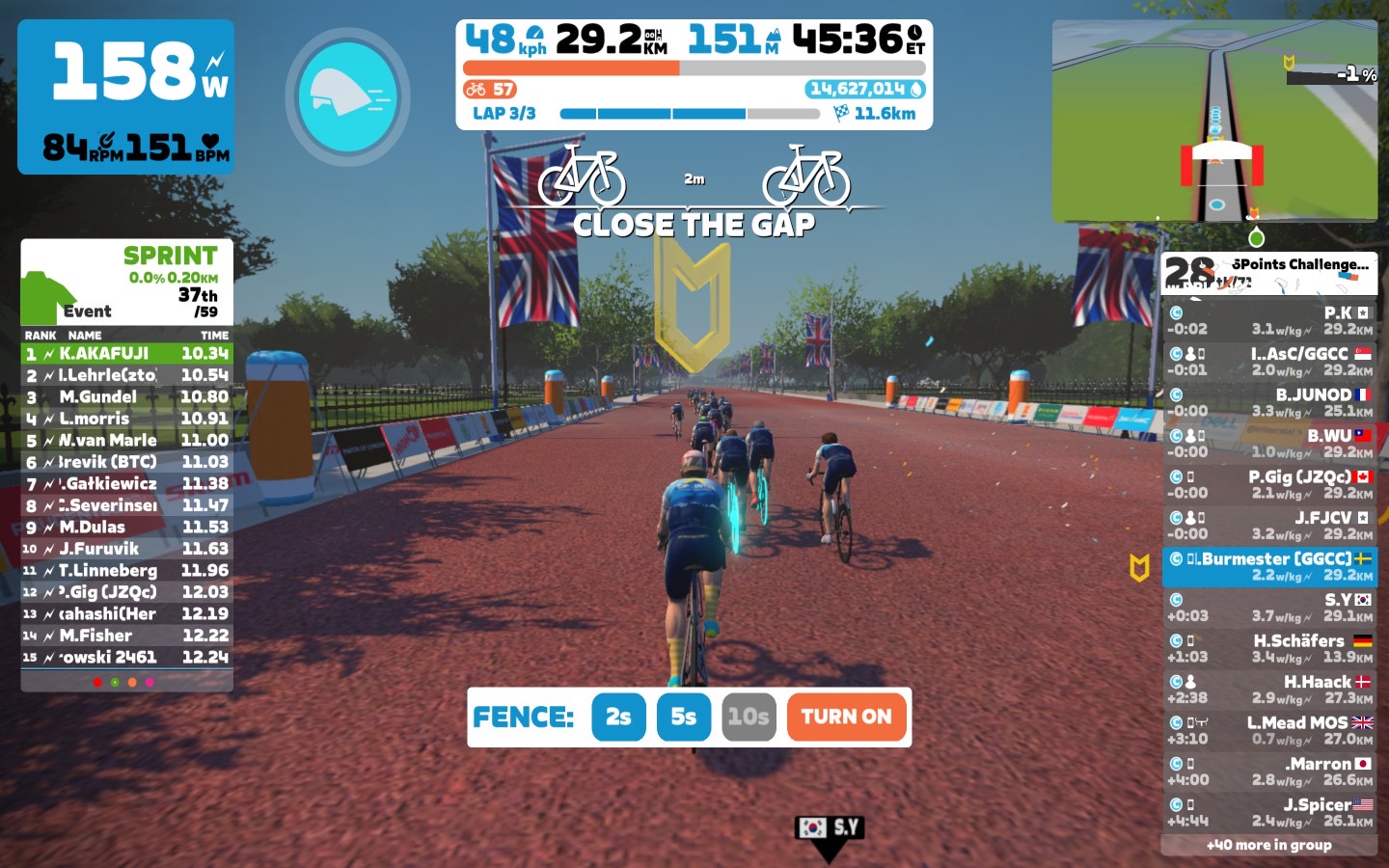The width and height of the screenshot is (1389, 868).
Task: Activate the aero helmet power-up
Action: point(347,96)
